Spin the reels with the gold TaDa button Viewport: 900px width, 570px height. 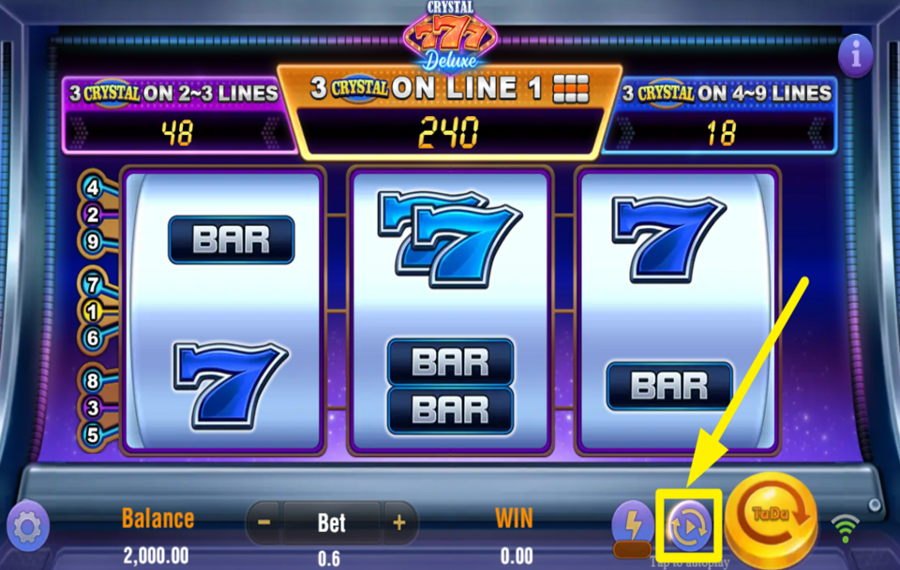[x=774, y=518]
